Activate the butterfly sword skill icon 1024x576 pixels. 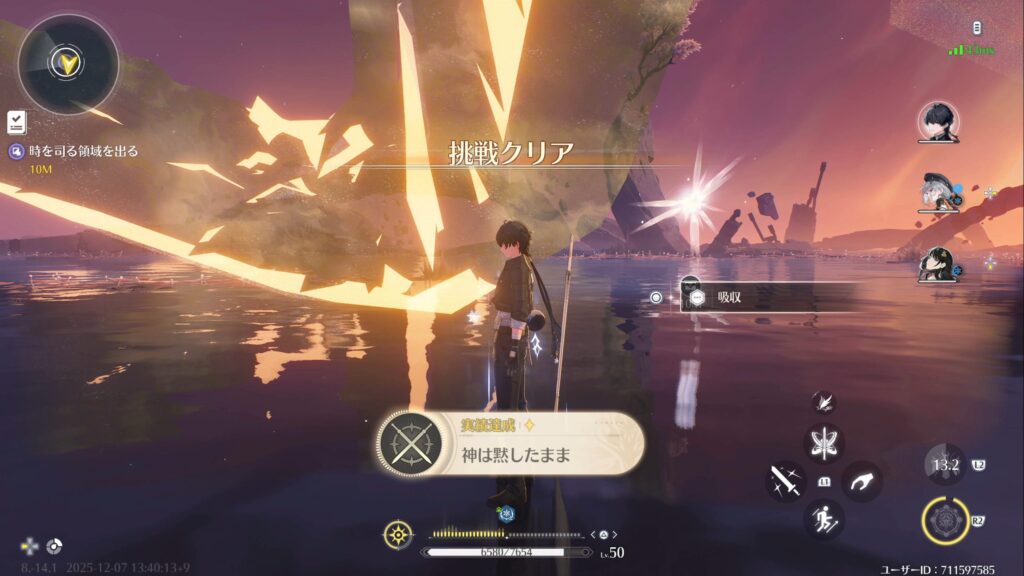(x=825, y=443)
